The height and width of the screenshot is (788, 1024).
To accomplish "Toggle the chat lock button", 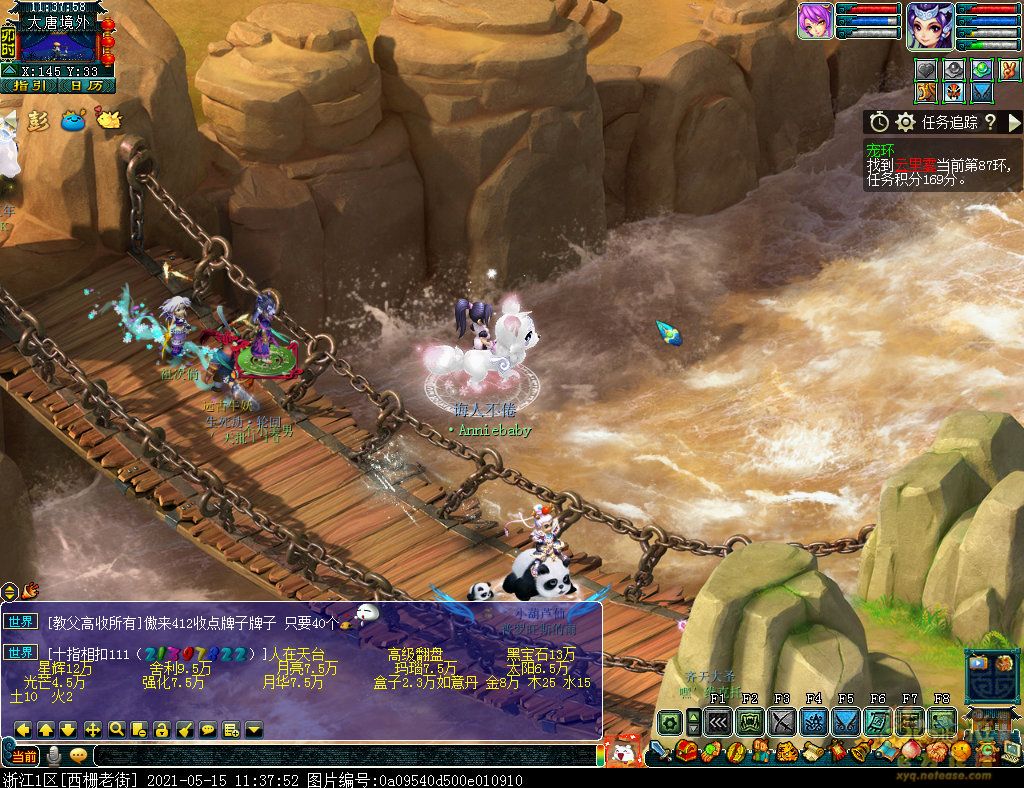I will [x=162, y=729].
